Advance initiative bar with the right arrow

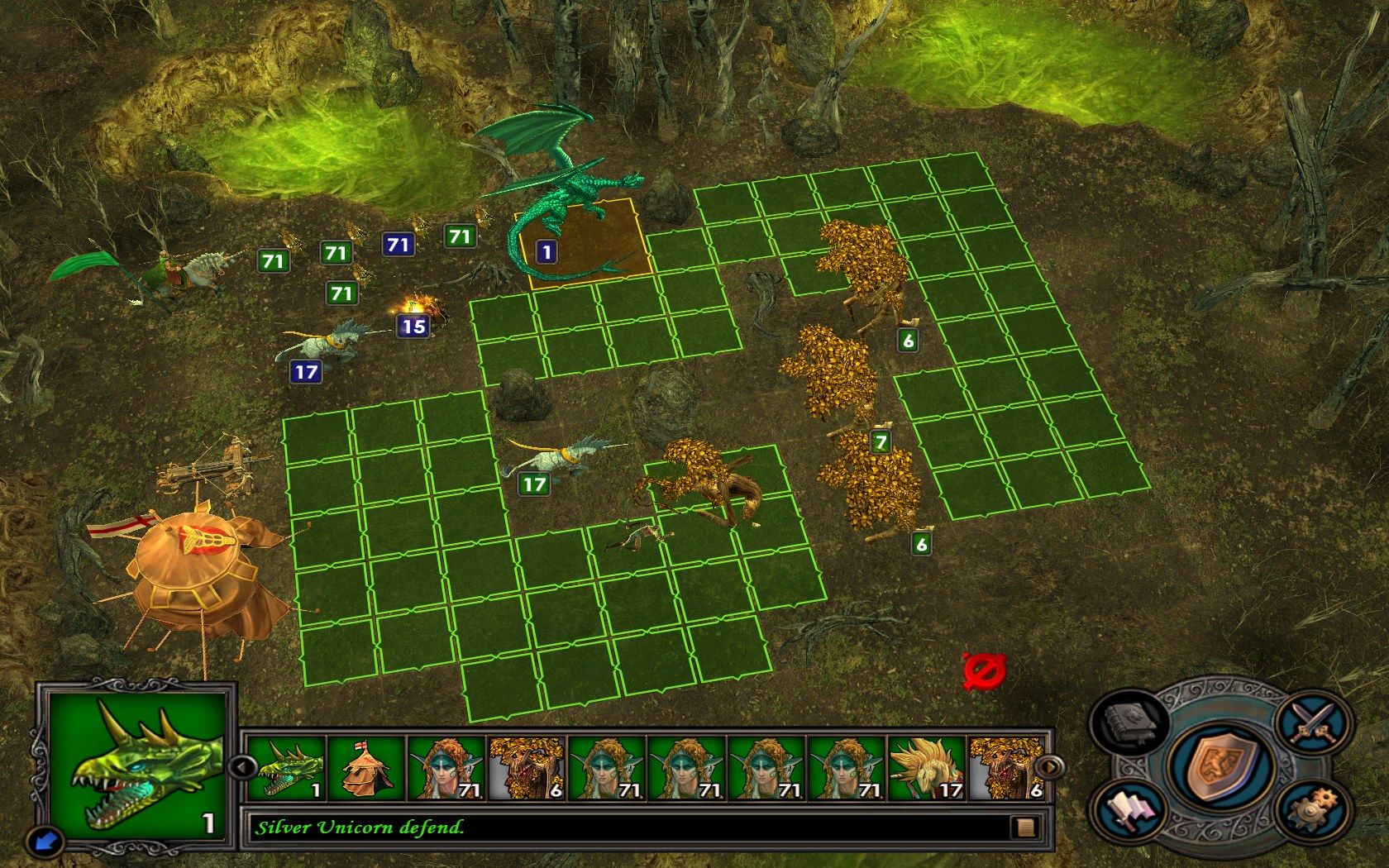pos(1048,767)
